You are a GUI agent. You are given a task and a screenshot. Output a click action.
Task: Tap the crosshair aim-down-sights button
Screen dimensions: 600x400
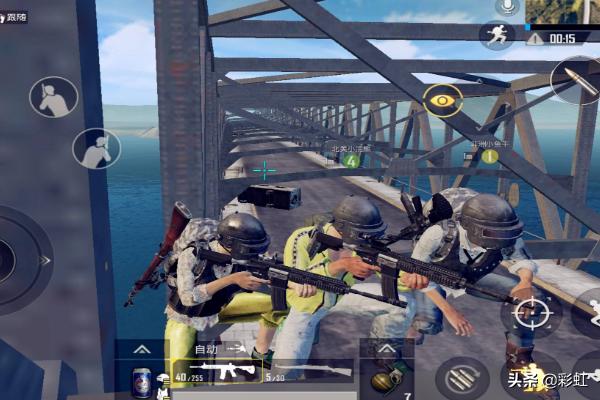click(x=530, y=313)
